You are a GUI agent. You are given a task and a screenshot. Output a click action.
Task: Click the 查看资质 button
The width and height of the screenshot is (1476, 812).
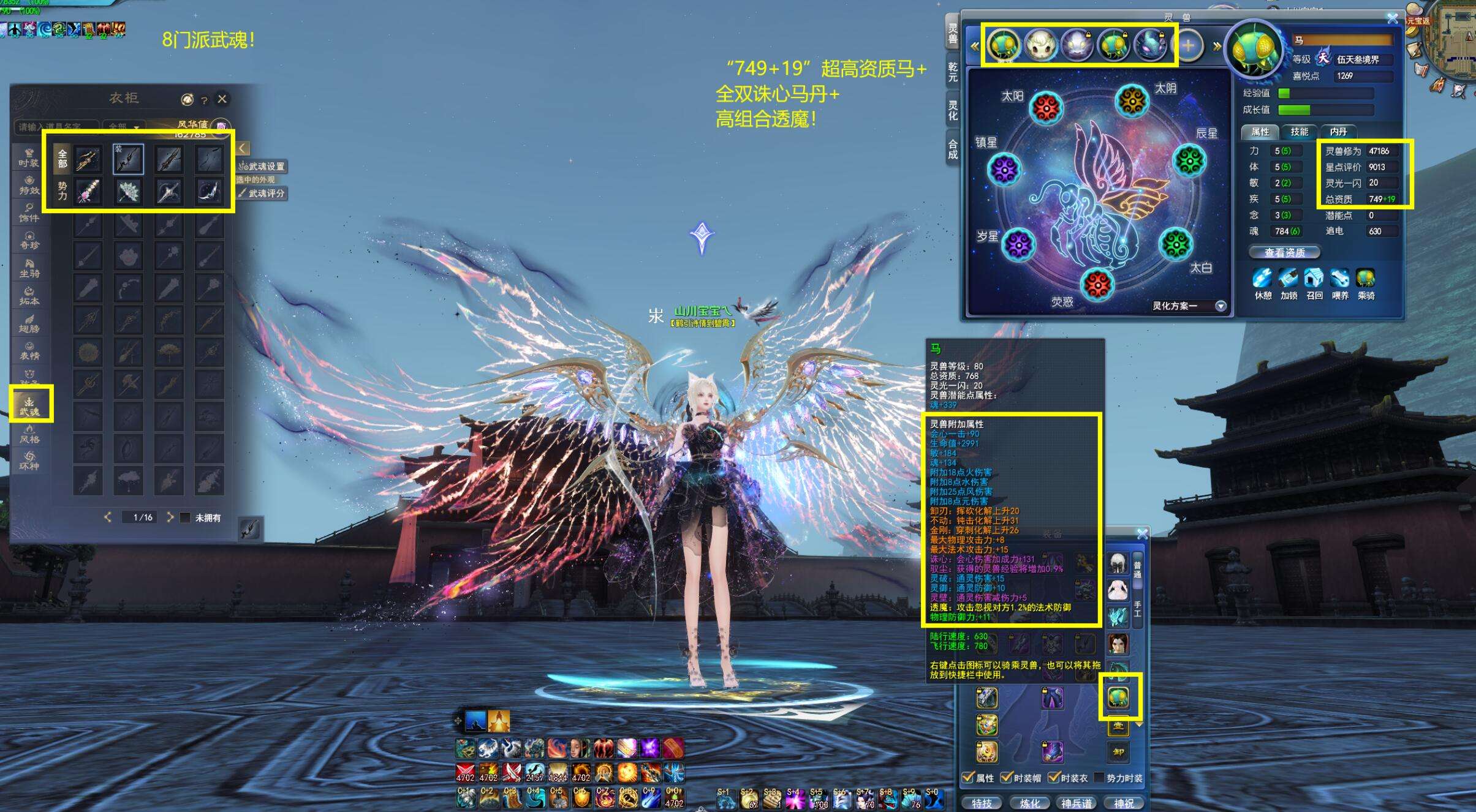[x=1284, y=252]
